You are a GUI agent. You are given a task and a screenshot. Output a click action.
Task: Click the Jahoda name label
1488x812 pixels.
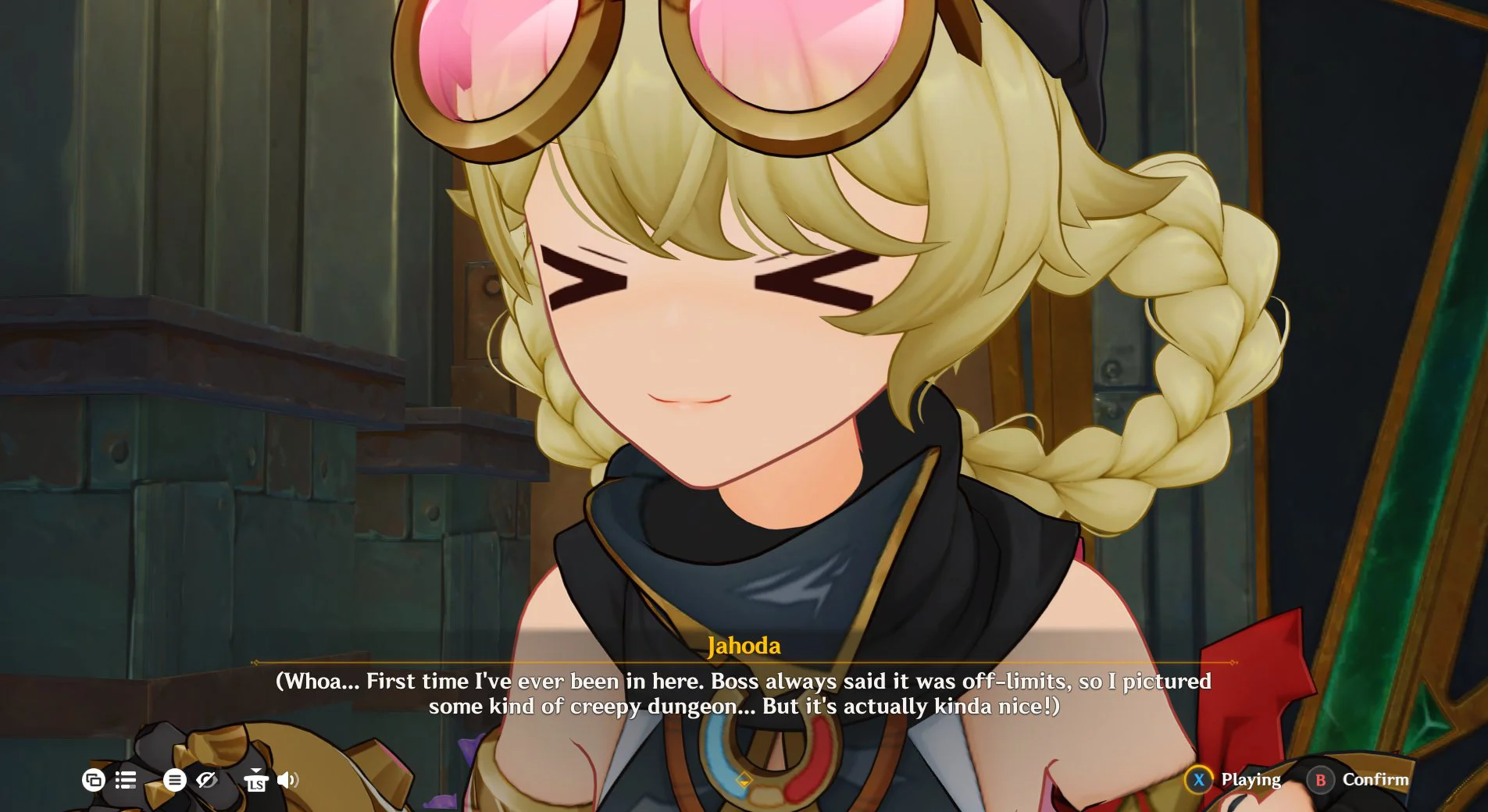point(744,645)
